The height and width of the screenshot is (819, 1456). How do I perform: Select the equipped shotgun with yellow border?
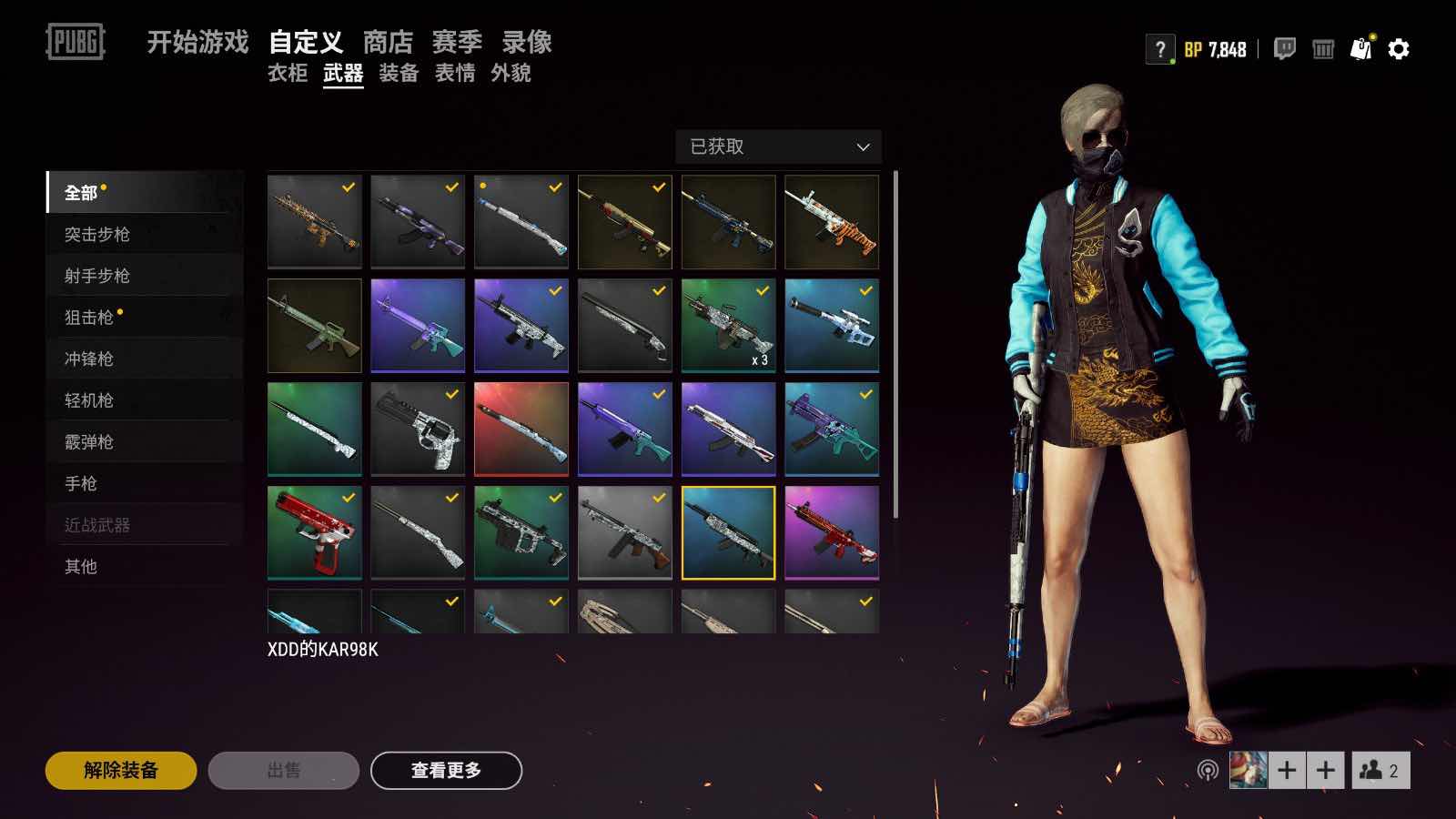pos(728,532)
